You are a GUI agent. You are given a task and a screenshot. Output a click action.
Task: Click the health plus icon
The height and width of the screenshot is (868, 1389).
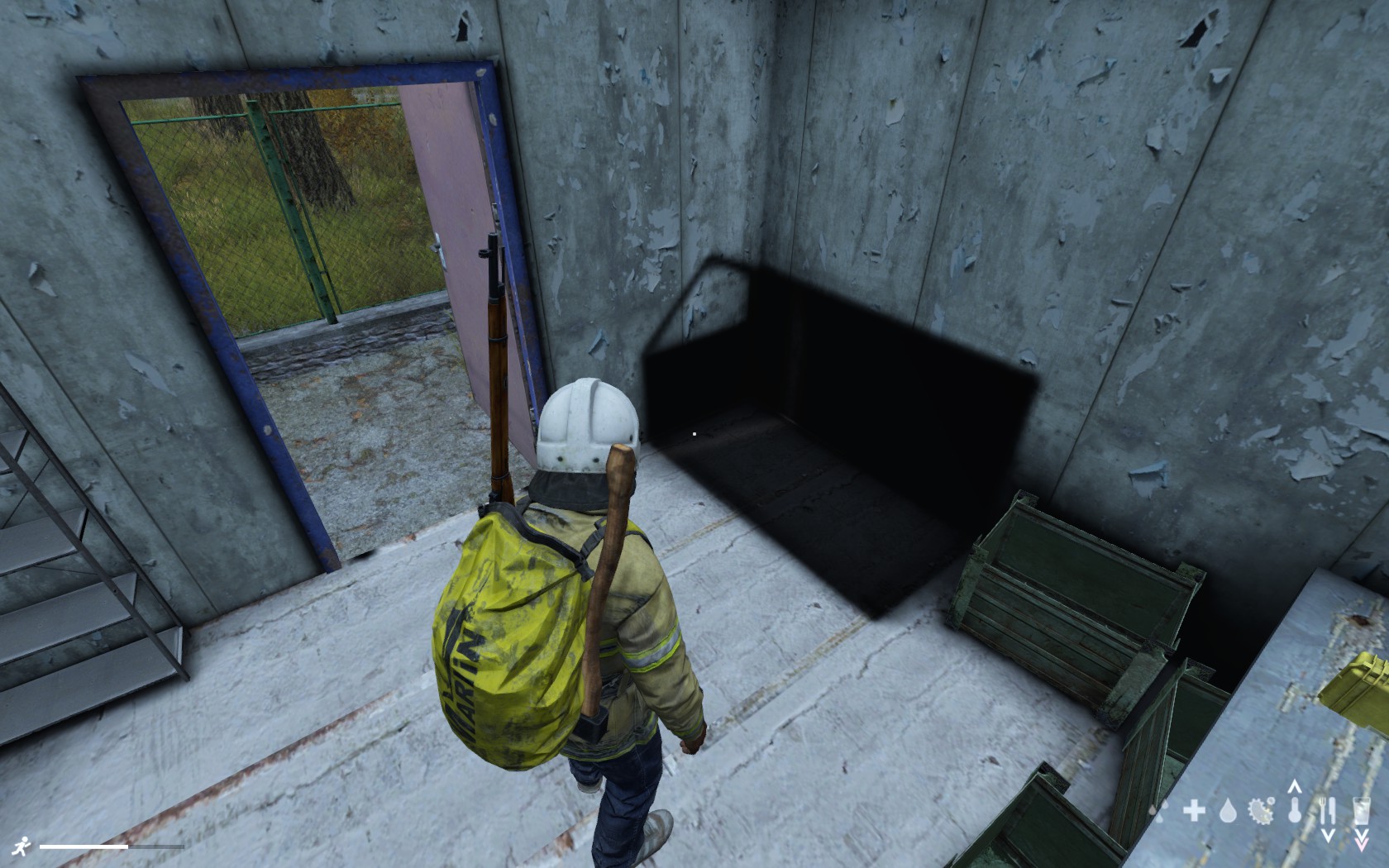coord(1194,811)
